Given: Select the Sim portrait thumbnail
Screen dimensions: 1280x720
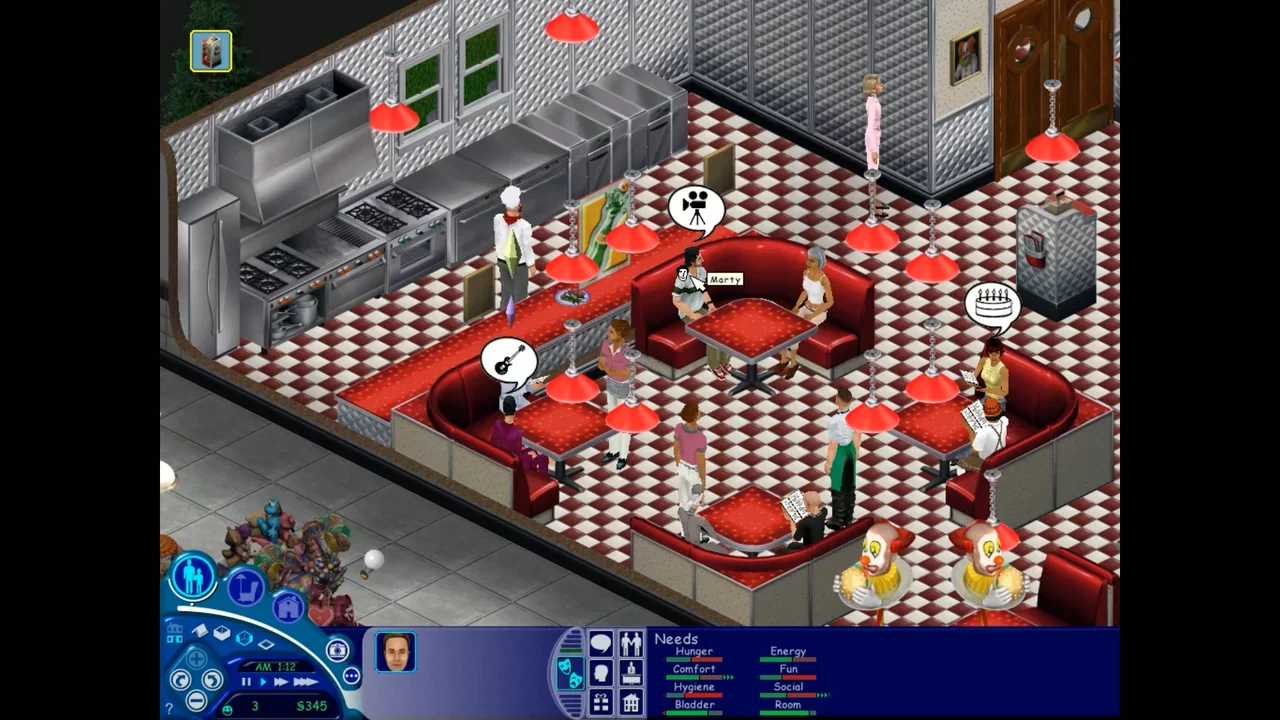Looking at the screenshot, I should click(x=395, y=652).
